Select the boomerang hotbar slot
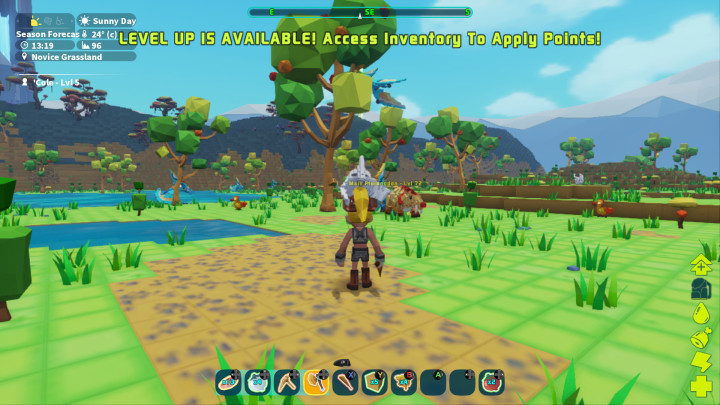The image size is (720, 405). pyautogui.click(x=287, y=381)
